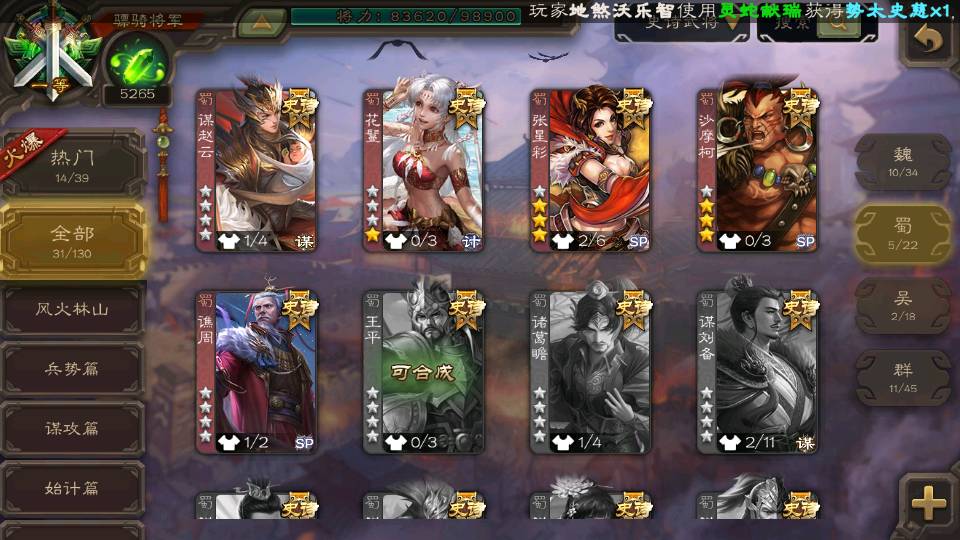Go back with the return arrow button
960x540 pixels.
click(929, 40)
